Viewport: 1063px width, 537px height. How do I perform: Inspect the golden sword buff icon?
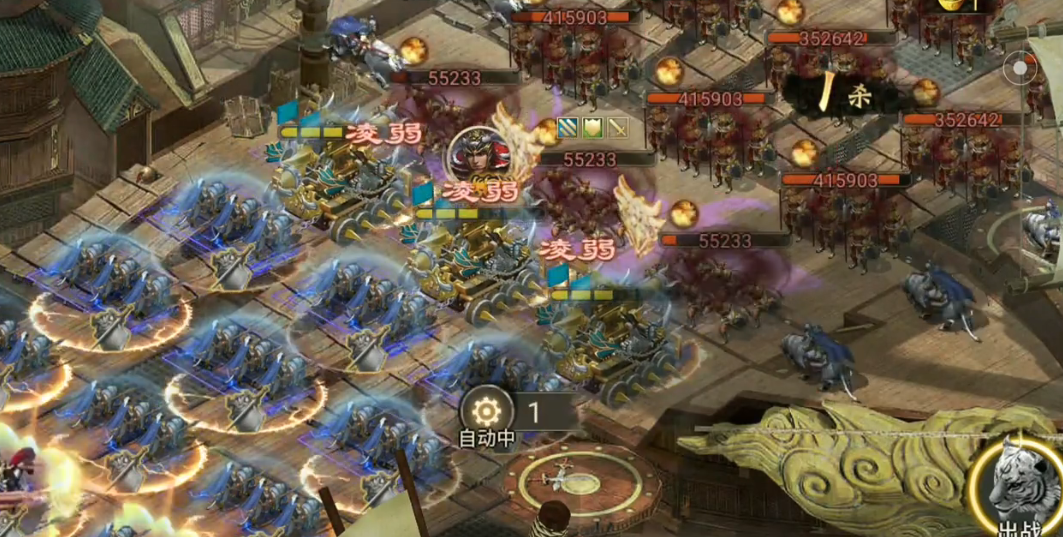pos(618,128)
